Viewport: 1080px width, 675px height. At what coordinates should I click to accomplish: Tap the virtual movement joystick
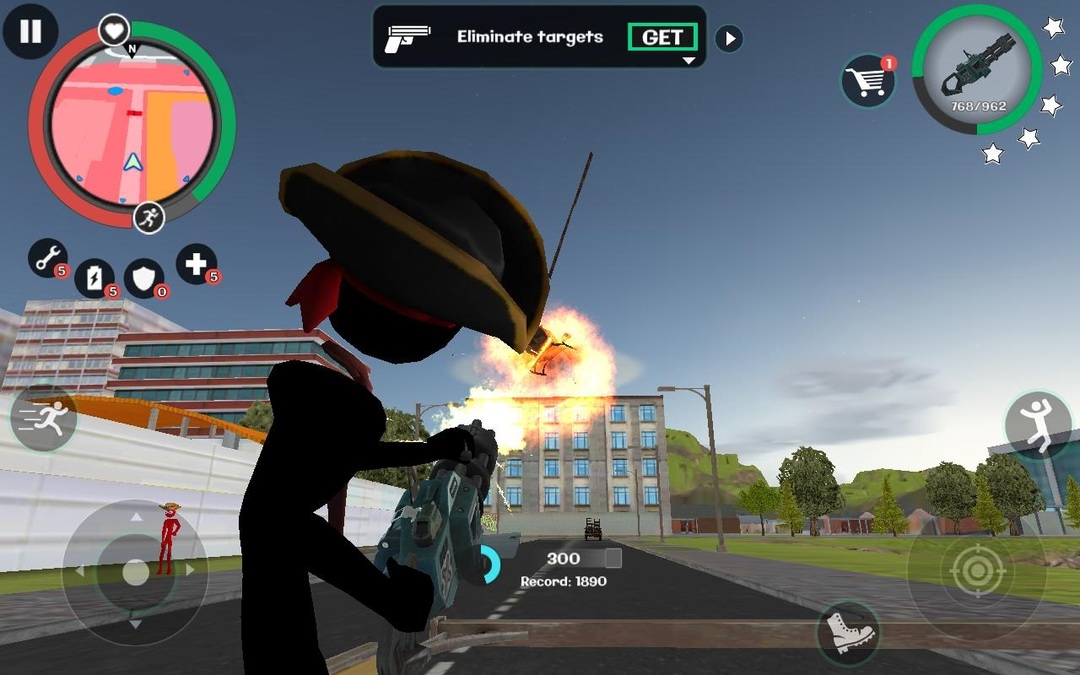135,571
